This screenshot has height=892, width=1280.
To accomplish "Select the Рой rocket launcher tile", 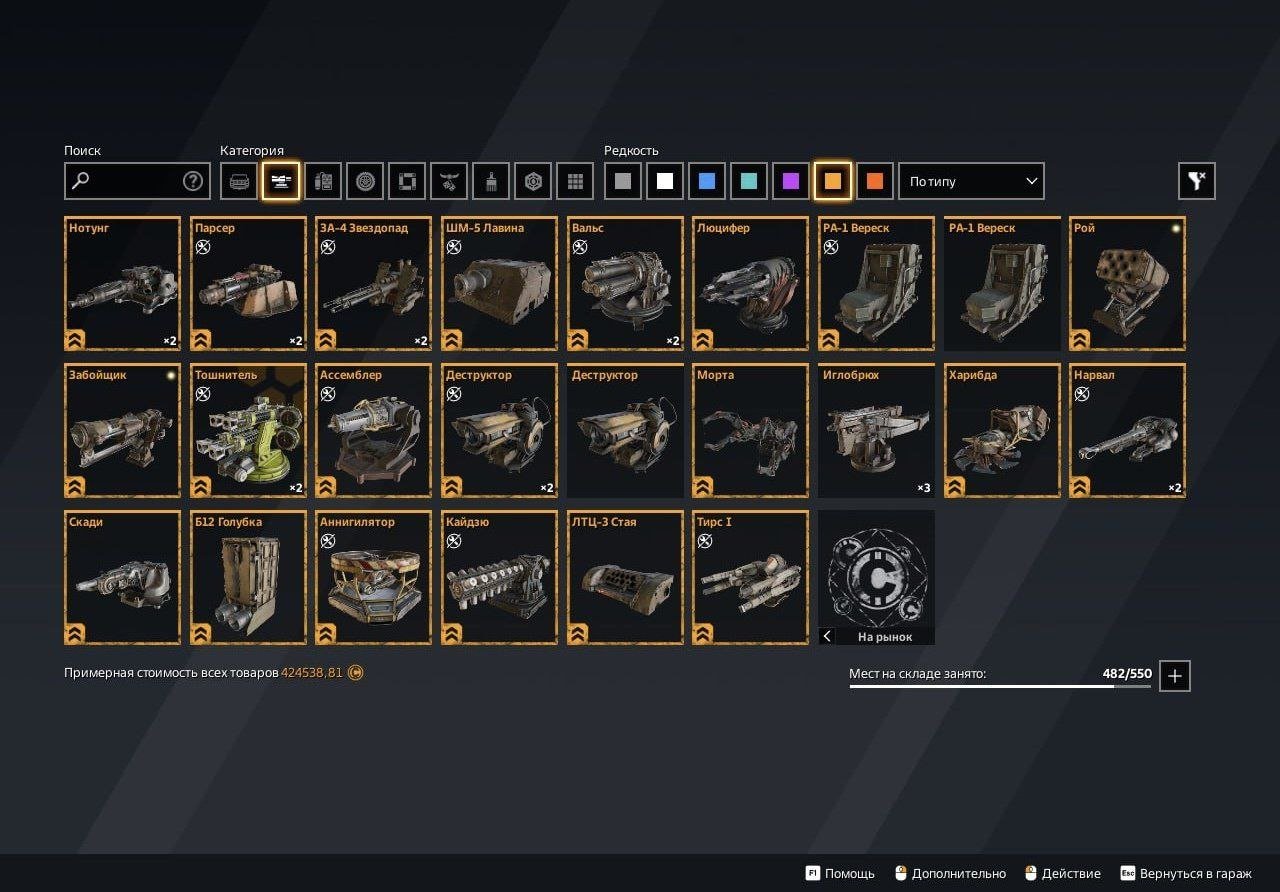I will pos(1127,284).
